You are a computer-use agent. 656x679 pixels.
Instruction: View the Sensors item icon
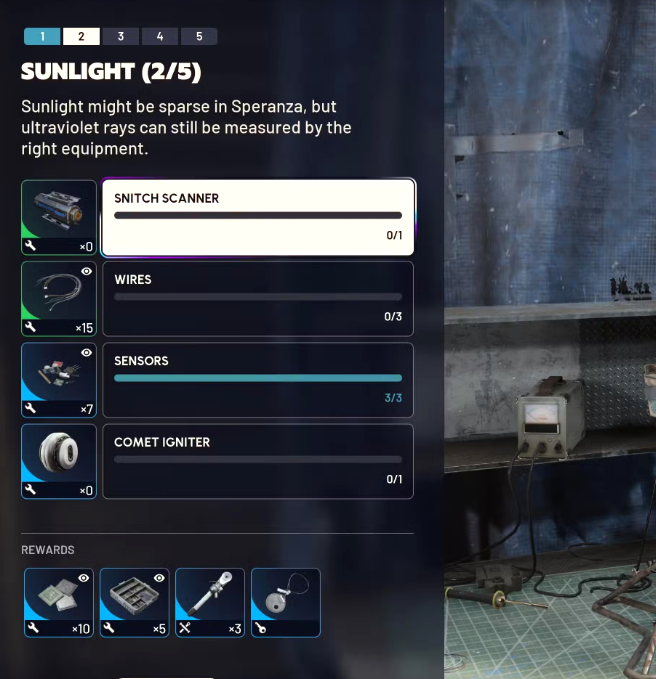click(59, 380)
